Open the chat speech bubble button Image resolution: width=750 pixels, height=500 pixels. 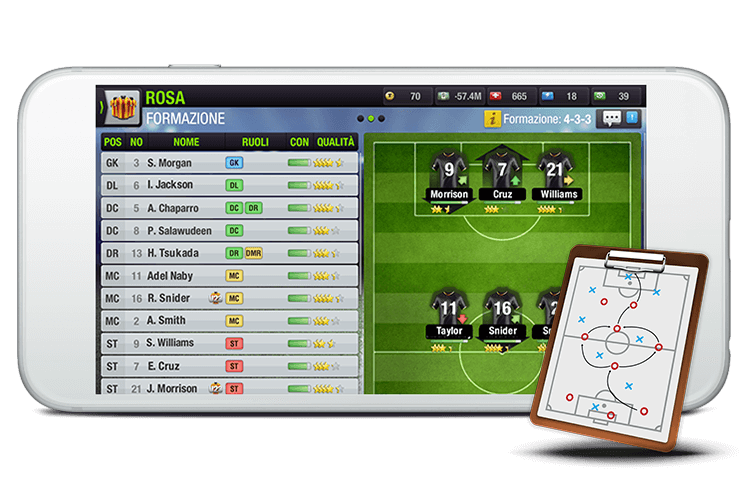tap(611, 118)
